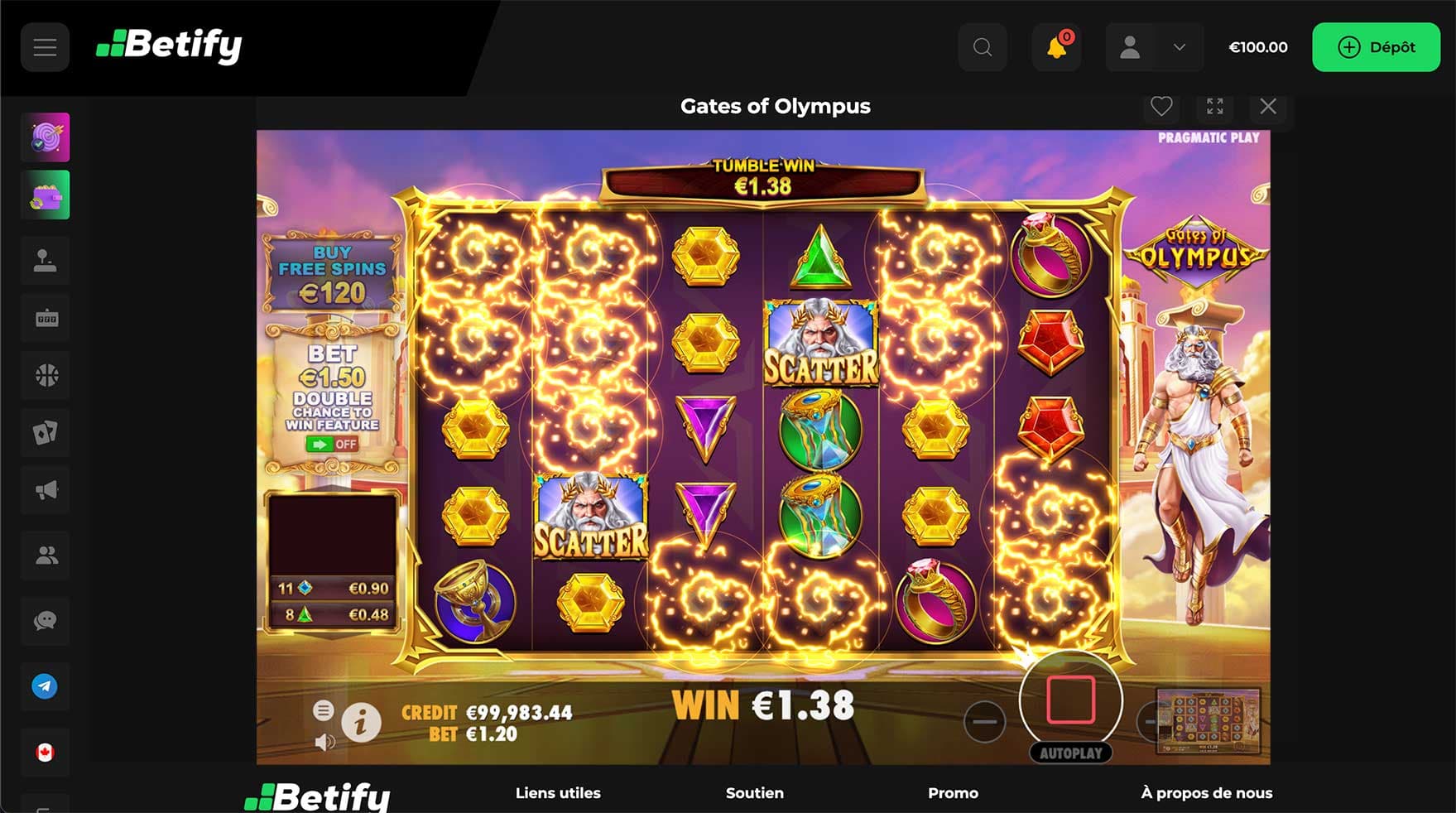The width and height of the screenshot is (1456, 813).
Task: Click the green Dépôt button
Action: pyautogui.click(x=1376, y=47)
